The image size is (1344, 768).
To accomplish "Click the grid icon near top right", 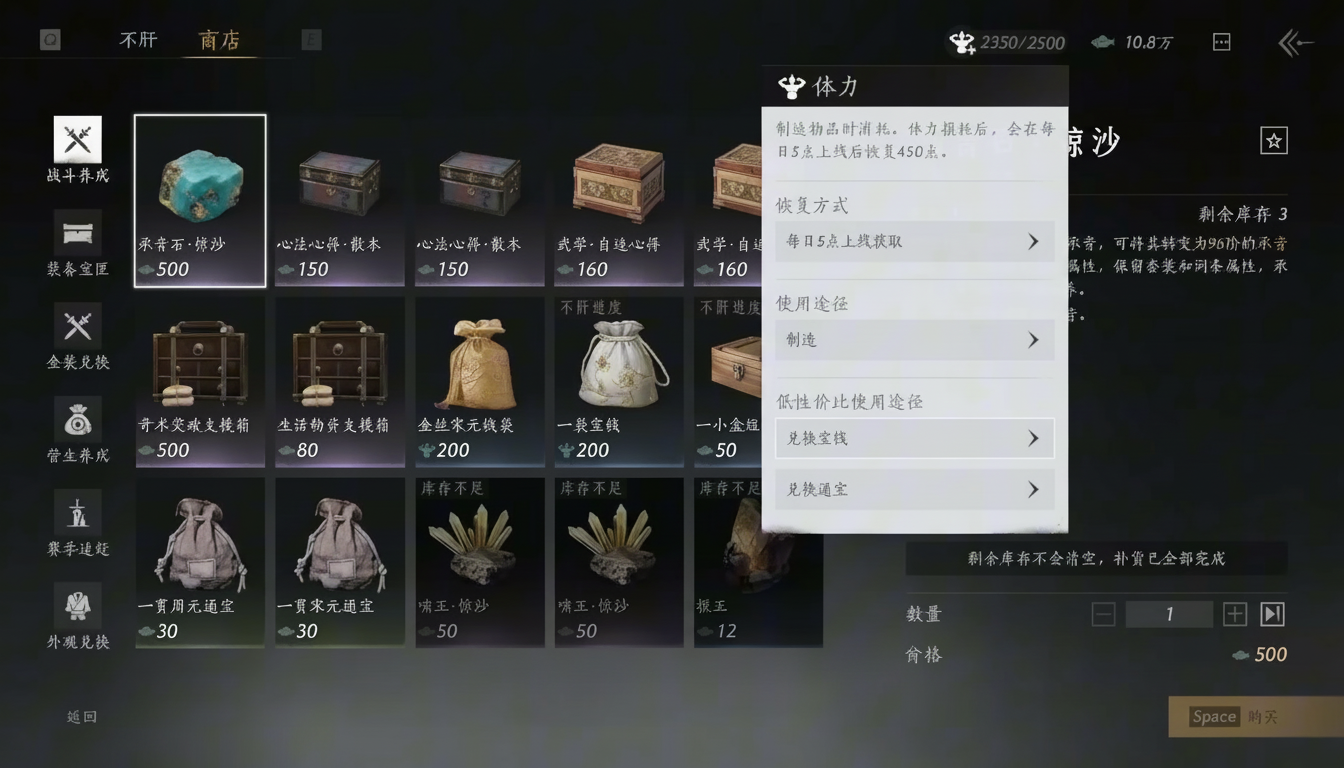I will pos(1221,42).
